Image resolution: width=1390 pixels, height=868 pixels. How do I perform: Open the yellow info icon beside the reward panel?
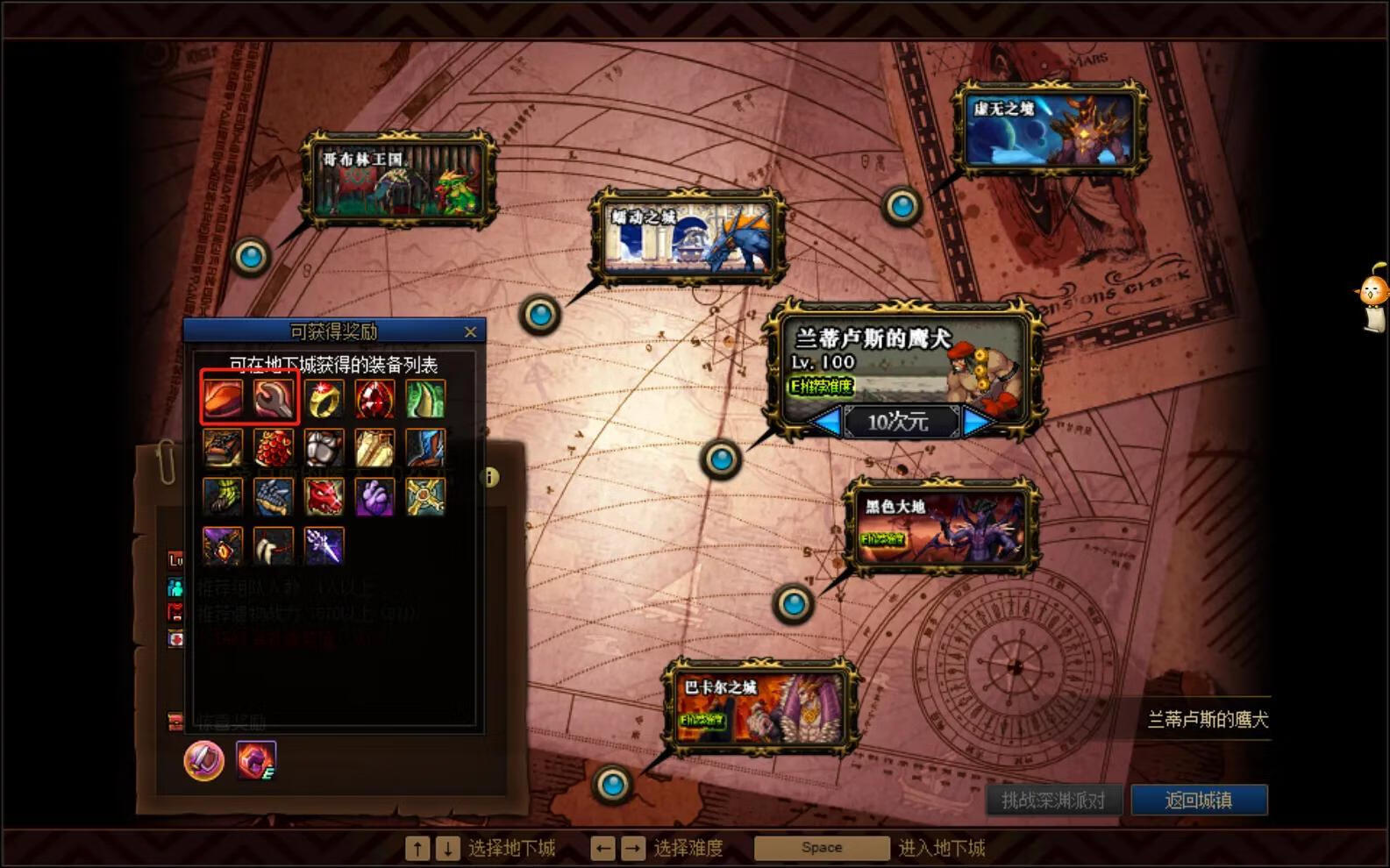(490, 477)
